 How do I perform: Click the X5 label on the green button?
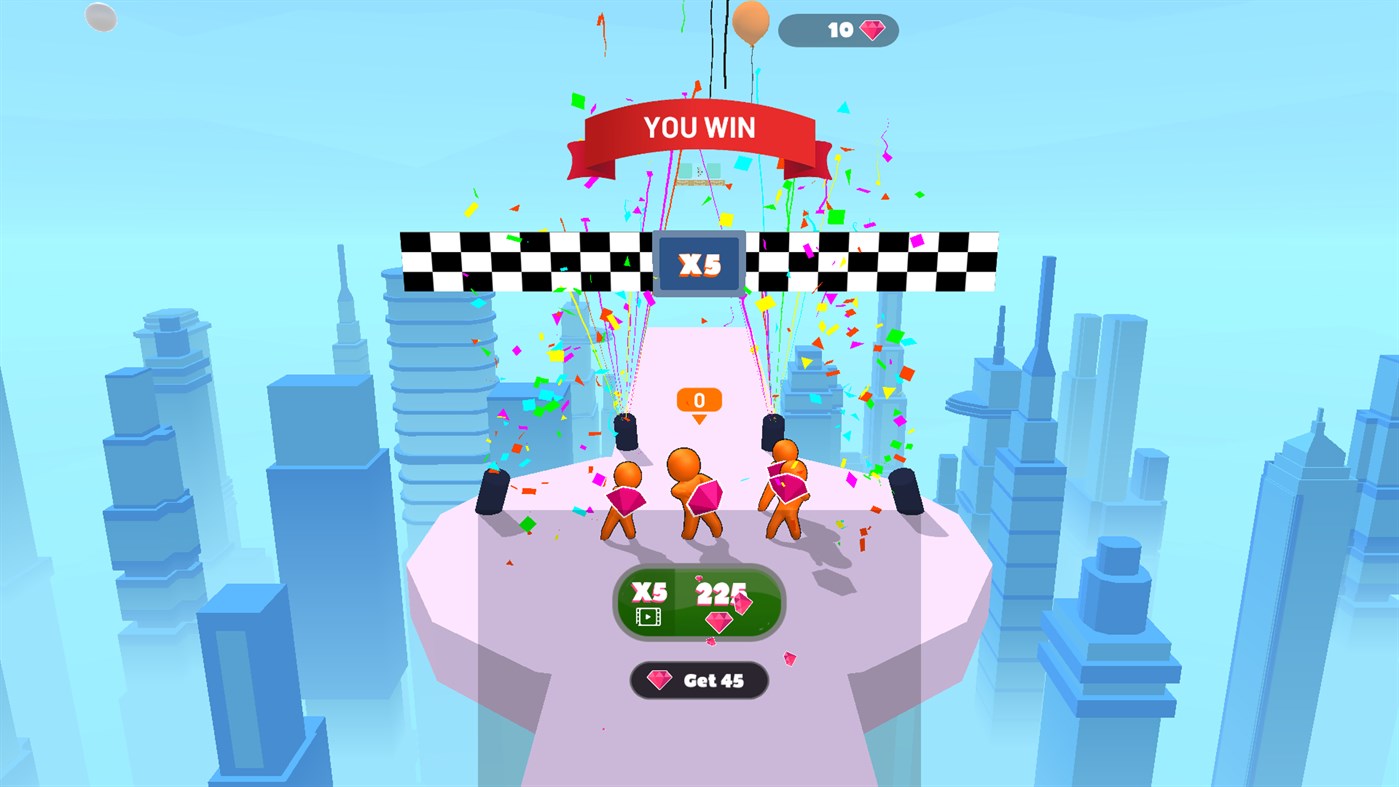pos(649,593)
